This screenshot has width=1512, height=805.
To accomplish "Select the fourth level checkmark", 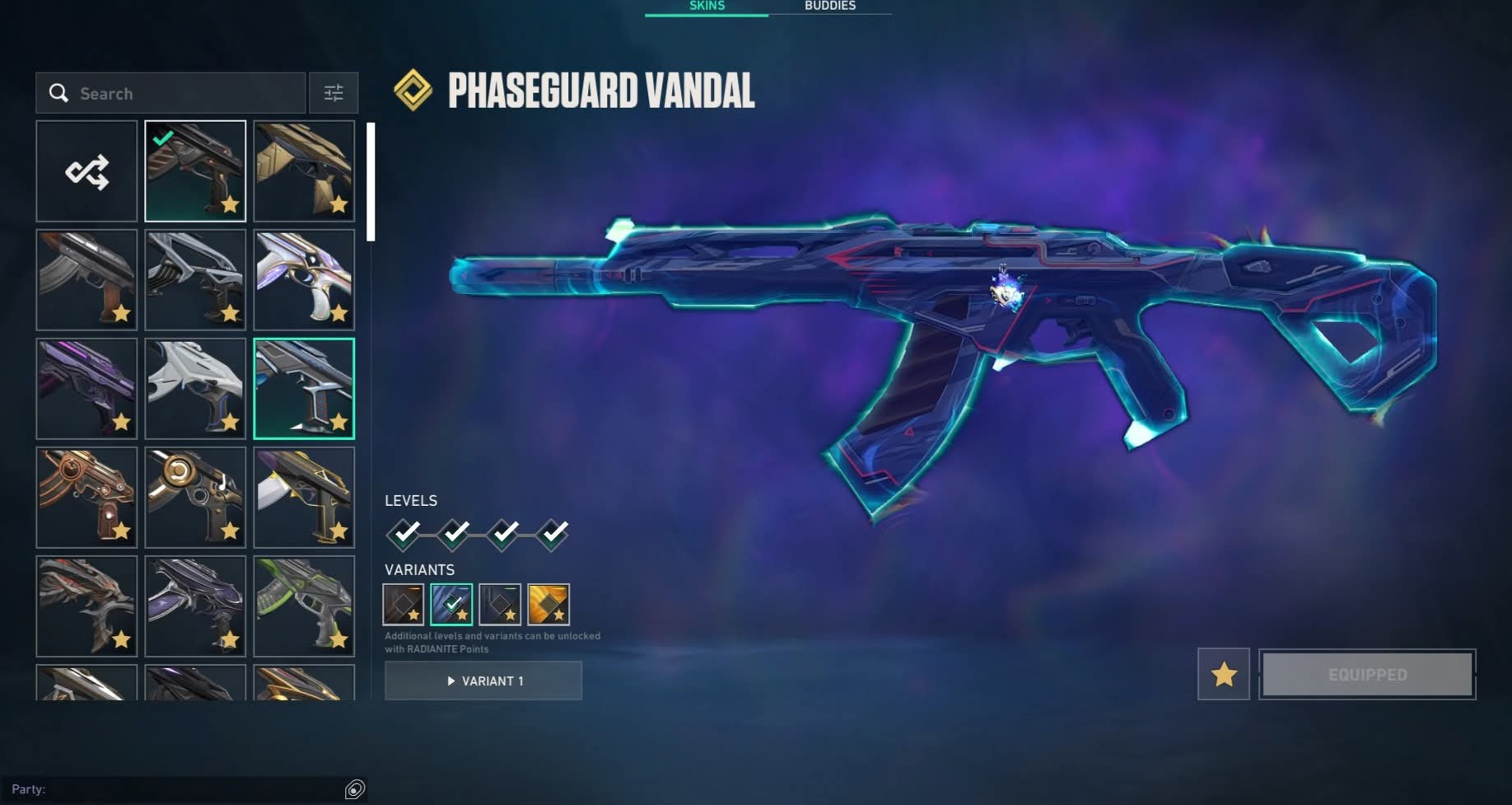I will 553,534.
